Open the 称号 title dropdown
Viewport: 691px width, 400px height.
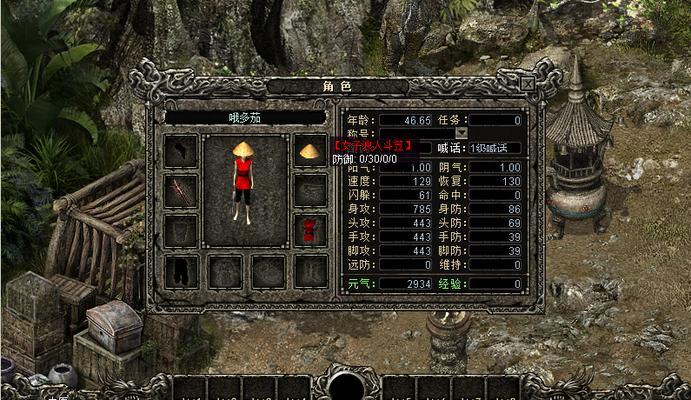[x=462, y=132]
